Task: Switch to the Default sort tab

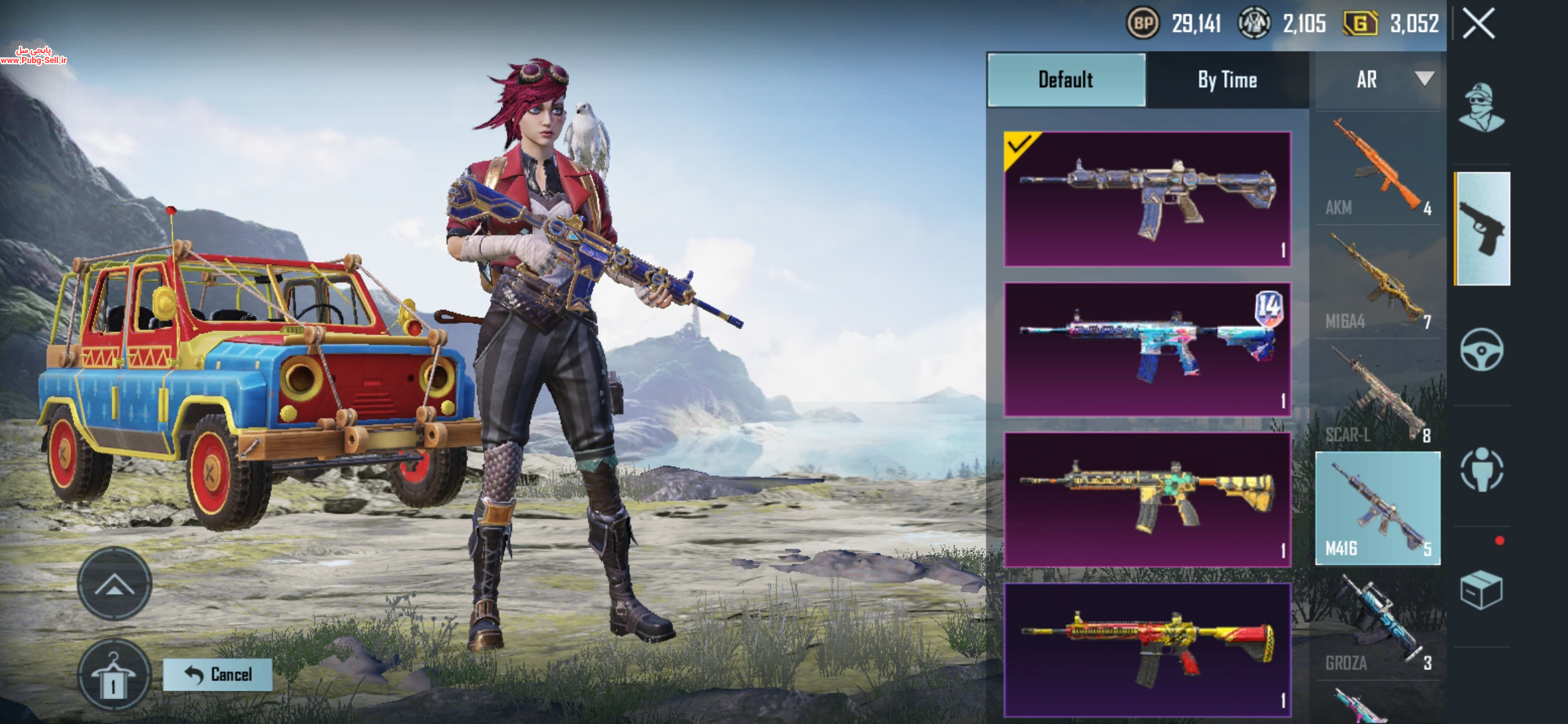Action: click(x=1065, y=80)
